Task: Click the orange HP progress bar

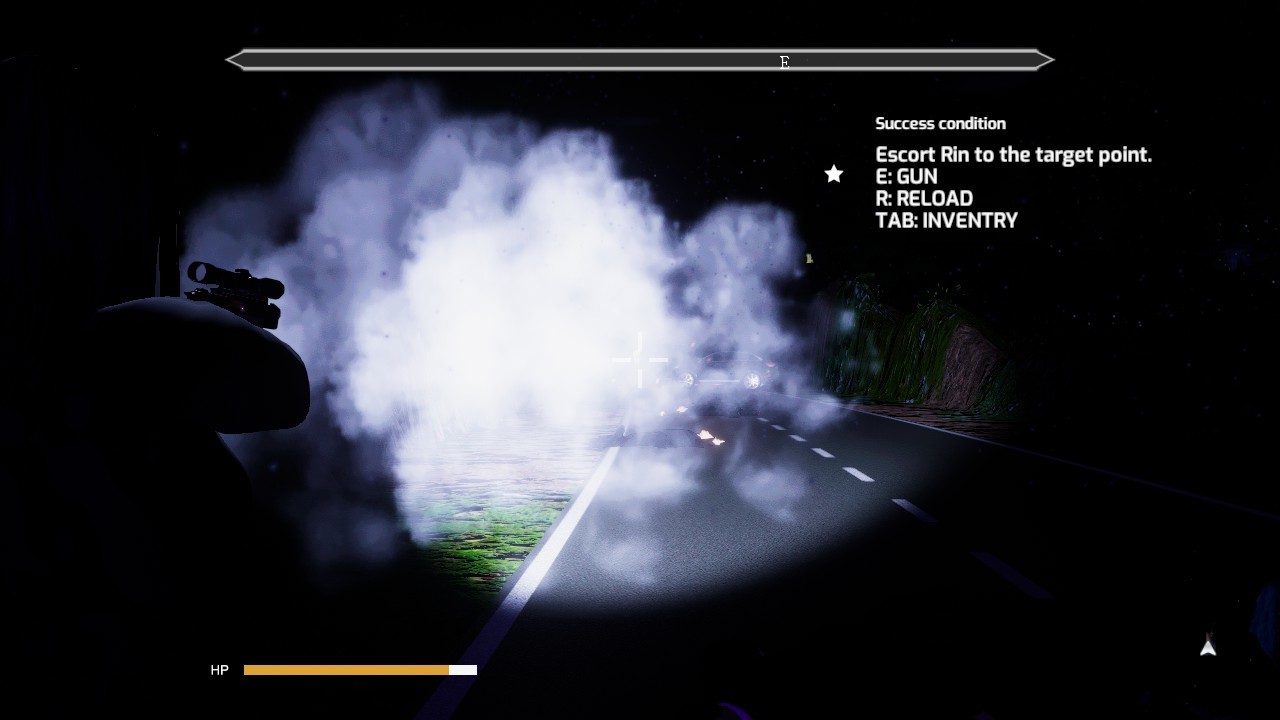Action: pos(345,669)
